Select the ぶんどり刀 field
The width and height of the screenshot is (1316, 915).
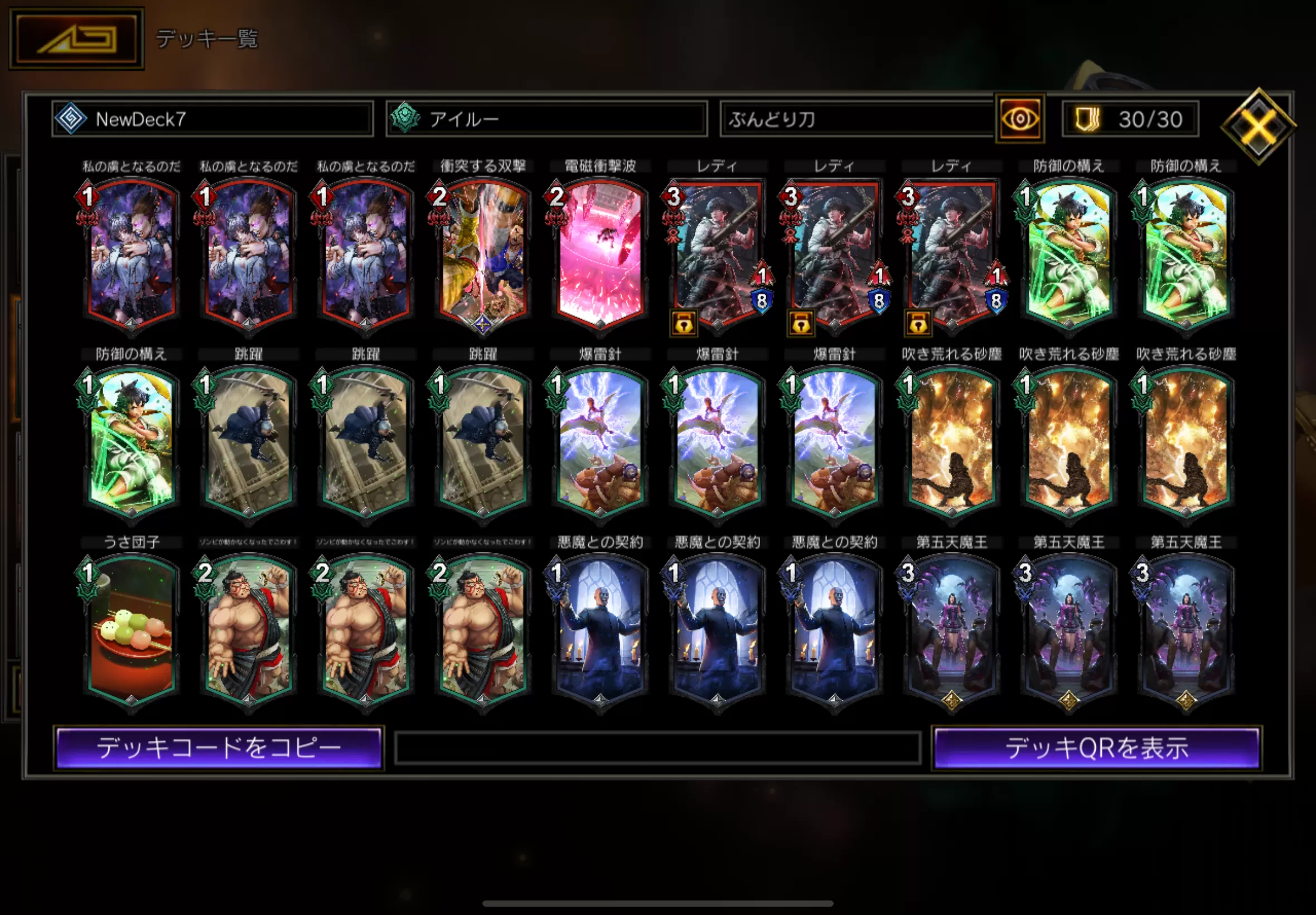tap(856, 119)
